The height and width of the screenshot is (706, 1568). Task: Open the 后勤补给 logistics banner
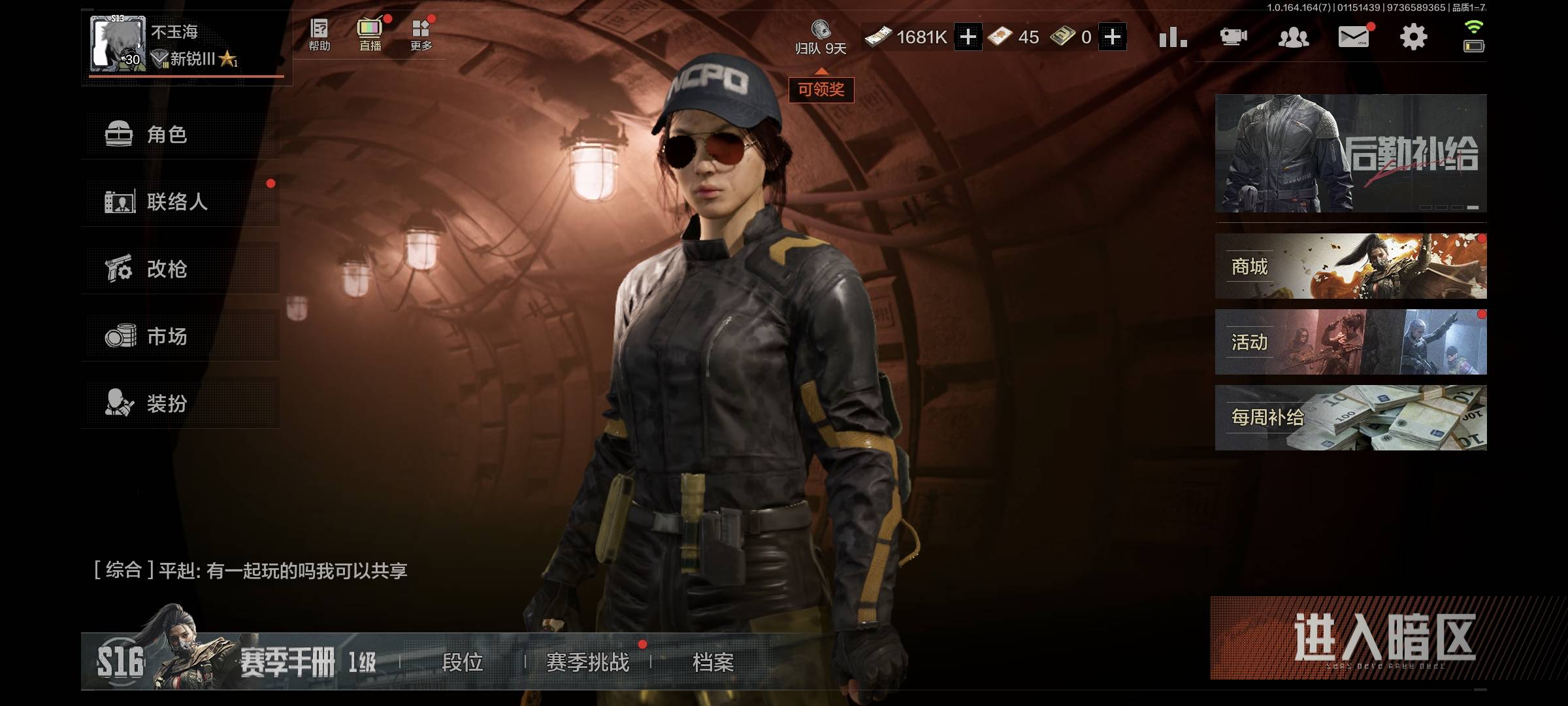pos(1350,153)
